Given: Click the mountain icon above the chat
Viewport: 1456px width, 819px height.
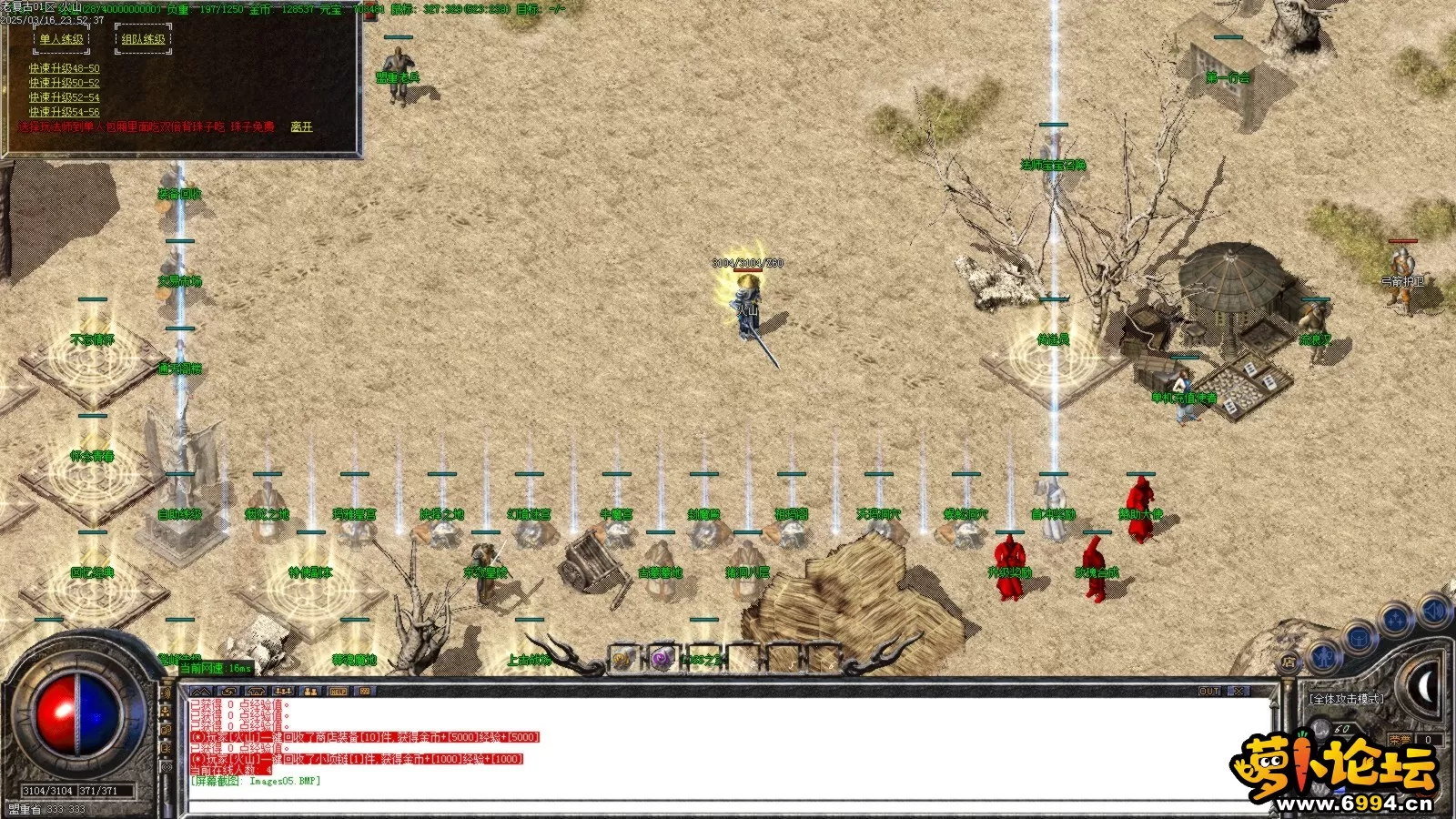Looking at the screenshot, I should (x=201, y=692).
